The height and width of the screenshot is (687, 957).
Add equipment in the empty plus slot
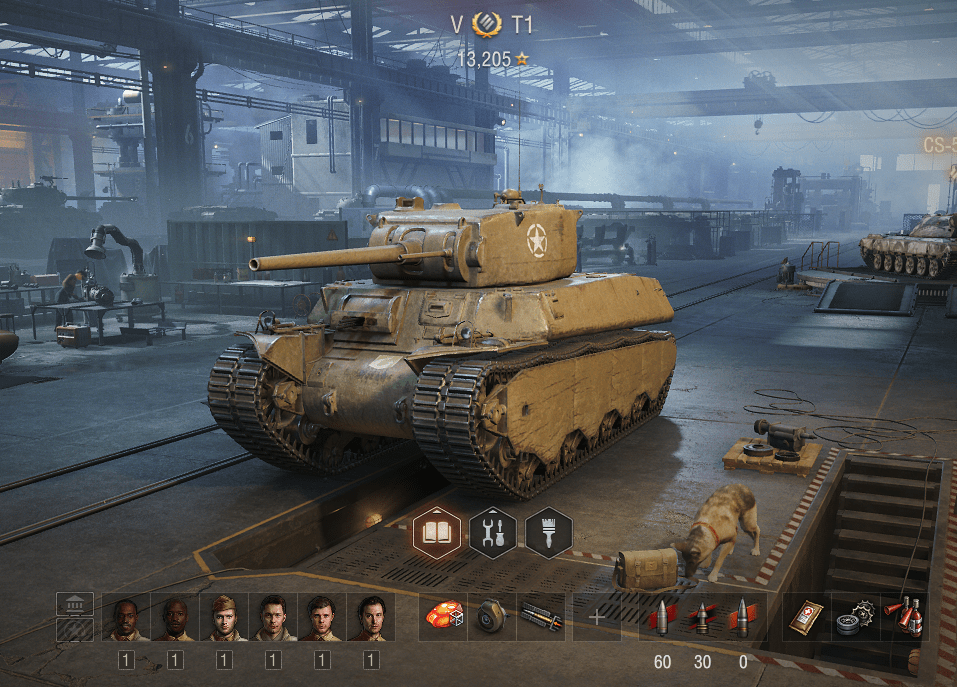point(597,617)
